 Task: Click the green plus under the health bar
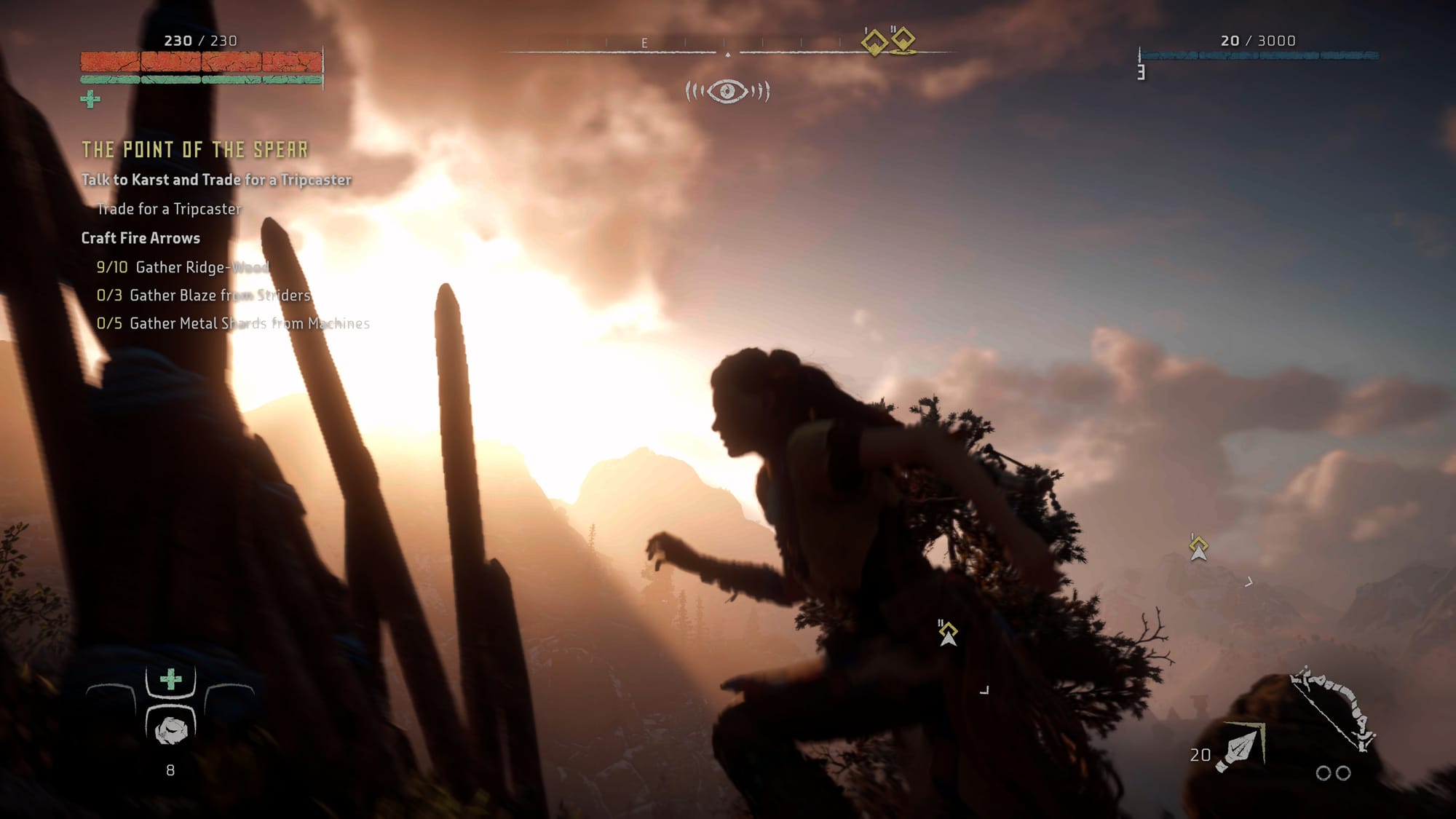coord(90,99)
